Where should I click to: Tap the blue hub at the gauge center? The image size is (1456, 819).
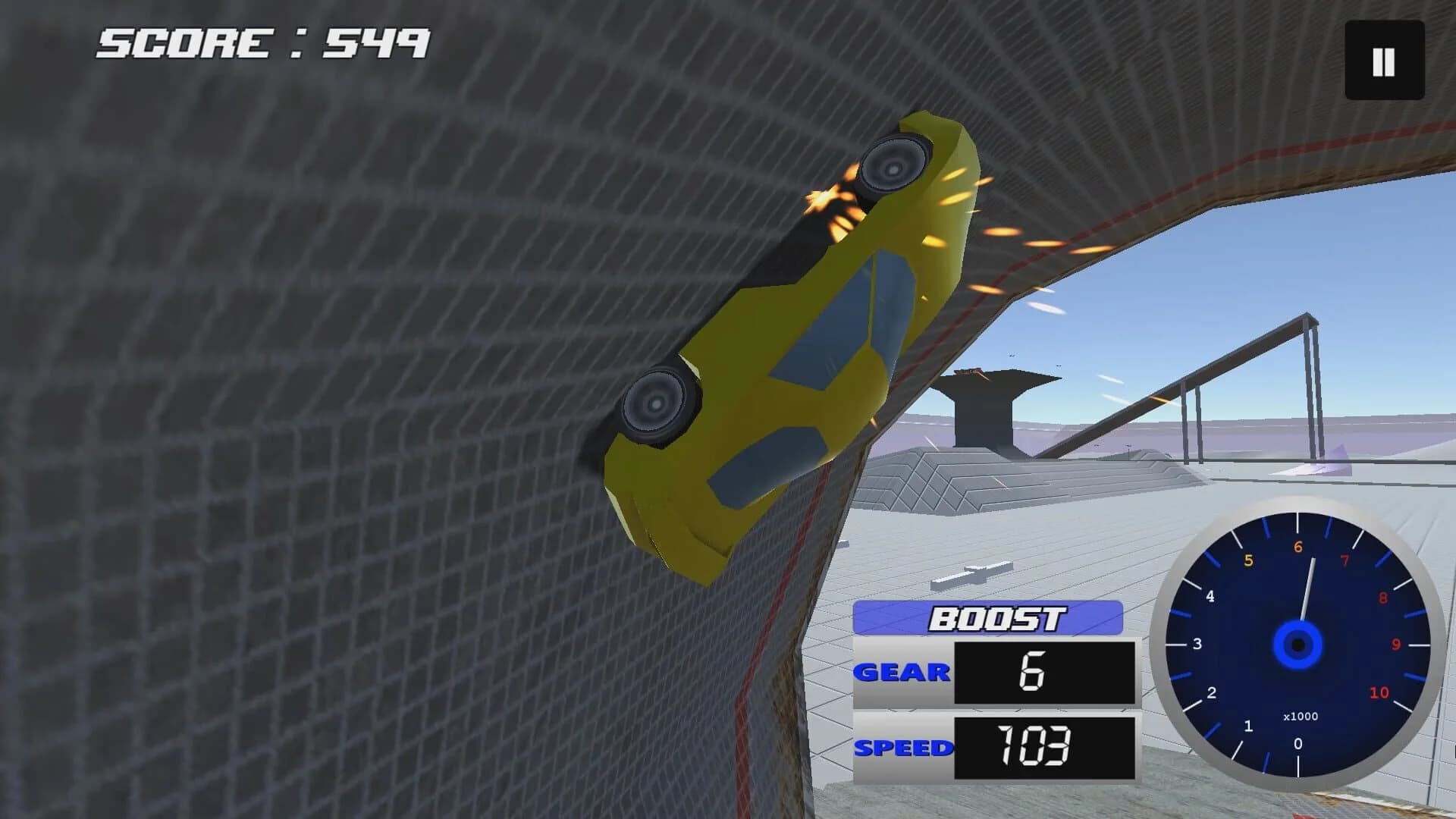[x=1298, y=645]
